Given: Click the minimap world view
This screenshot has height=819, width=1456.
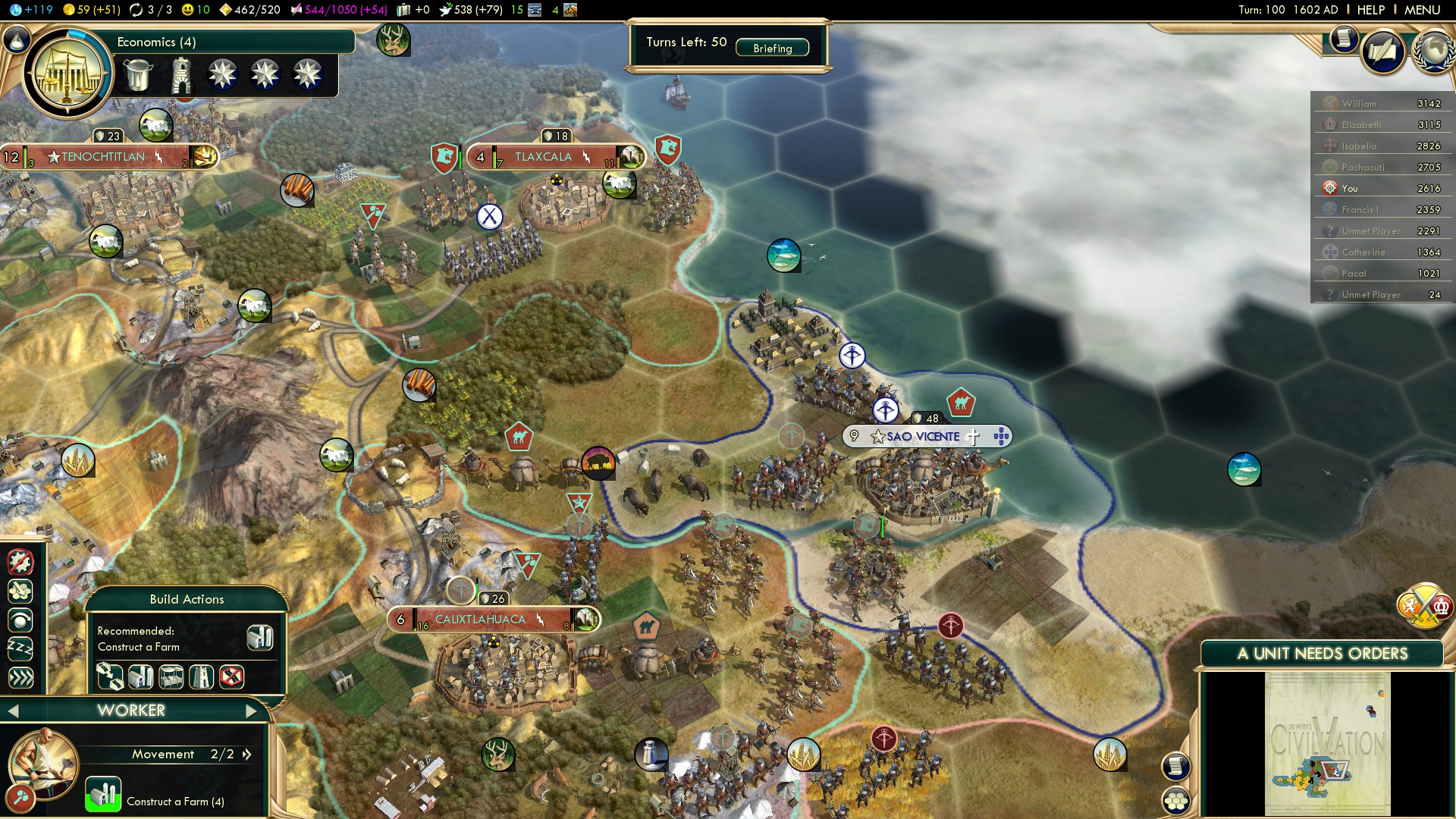Looking at the screenshot, I should [x=1327, y=743].
